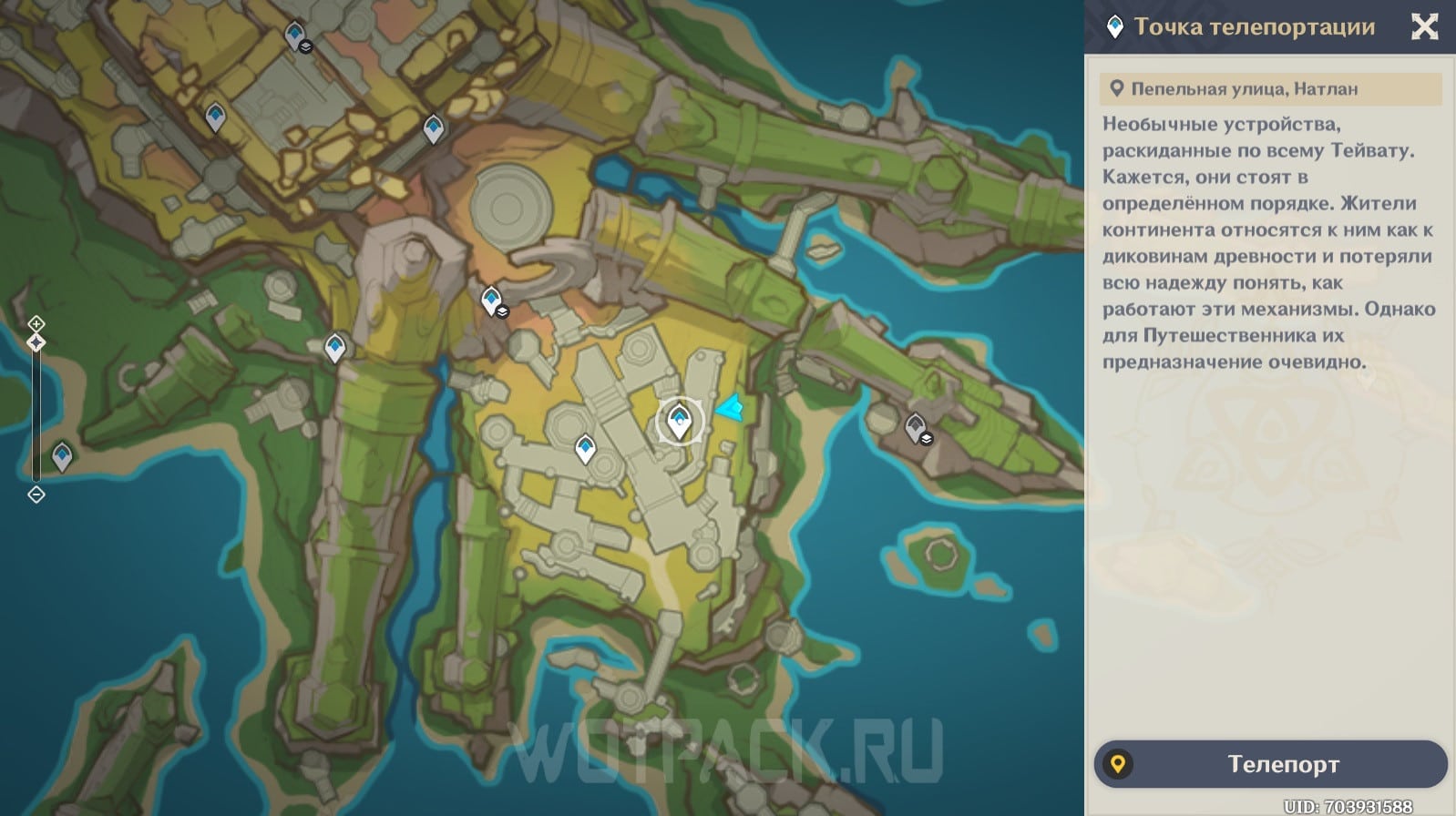Select the greyed-out locked waypoint marker
This screenshot has height=816, width=1456.
[x=915, y=425]
